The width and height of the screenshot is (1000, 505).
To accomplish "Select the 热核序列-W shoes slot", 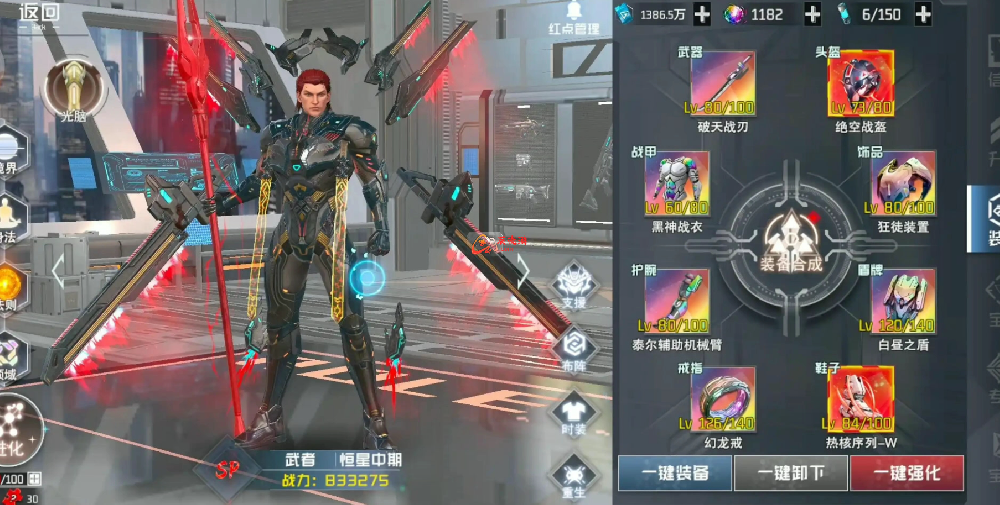I will (860, 398).
